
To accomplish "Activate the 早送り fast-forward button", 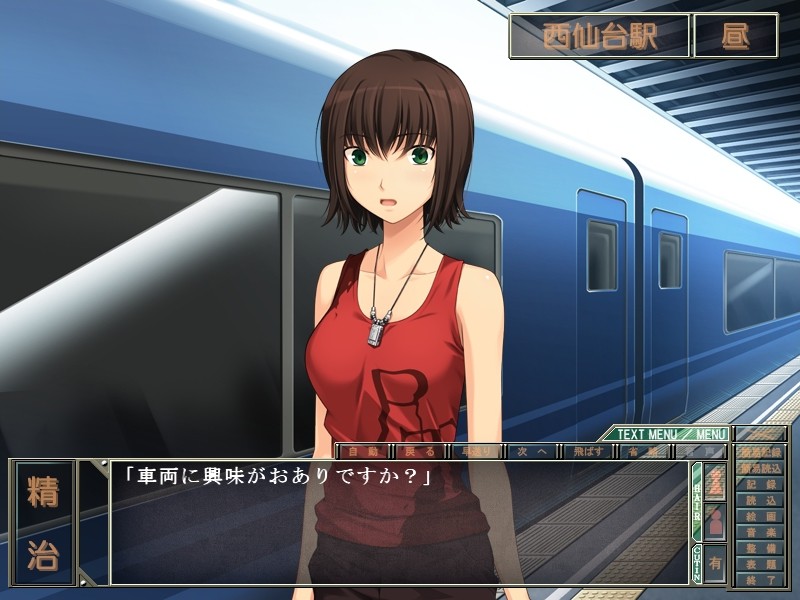I will point(474,451).
